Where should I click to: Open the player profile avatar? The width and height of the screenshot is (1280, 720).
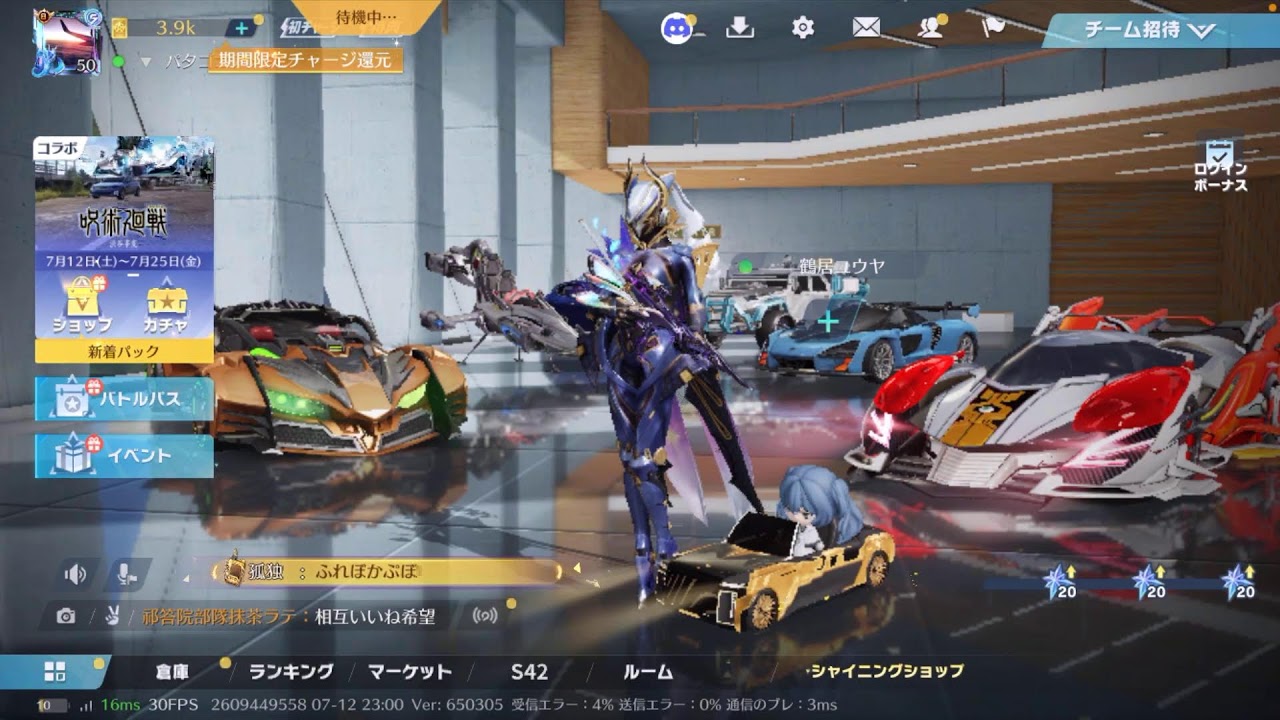(x=66, y=41)
